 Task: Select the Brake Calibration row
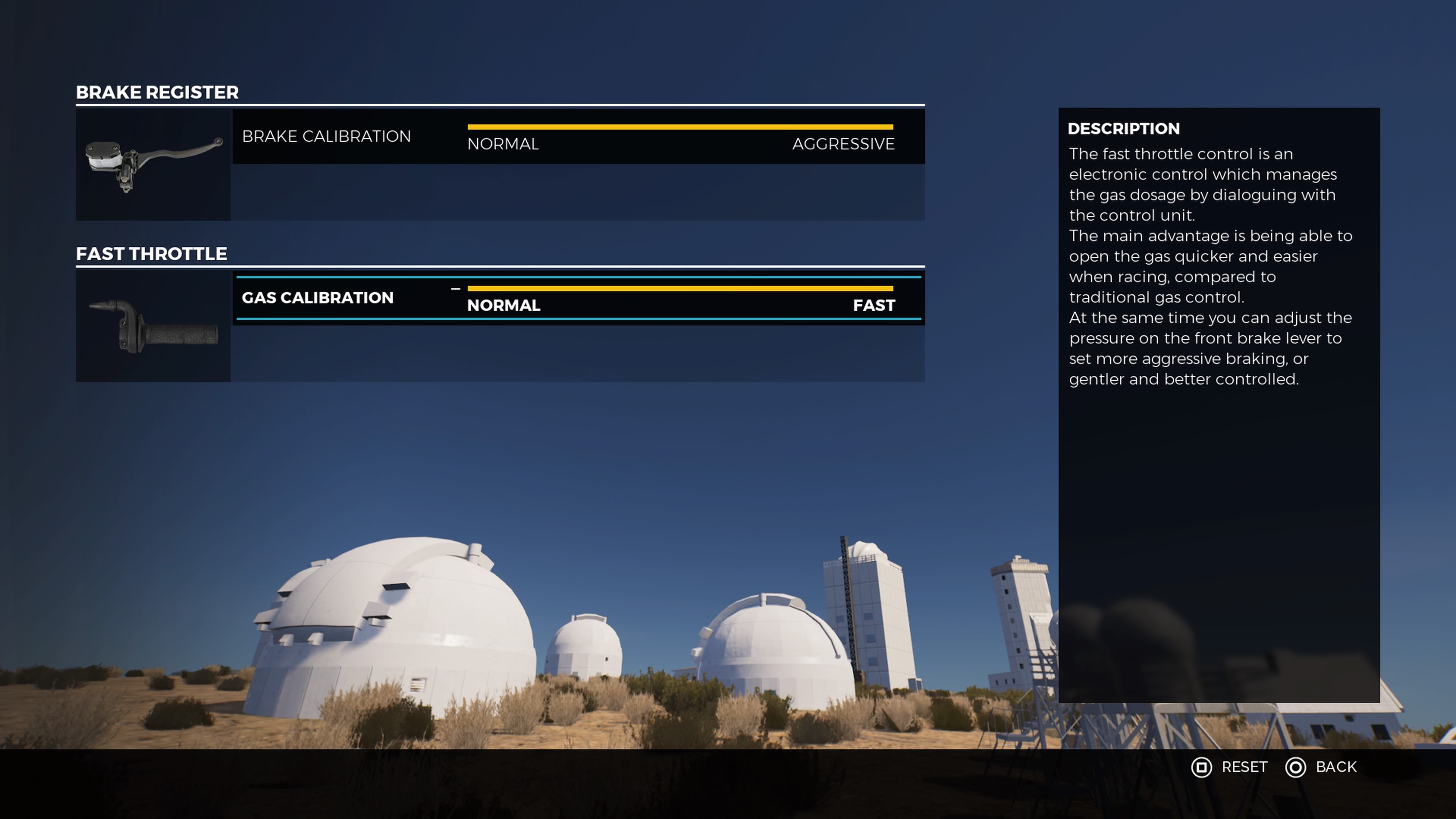326,136
